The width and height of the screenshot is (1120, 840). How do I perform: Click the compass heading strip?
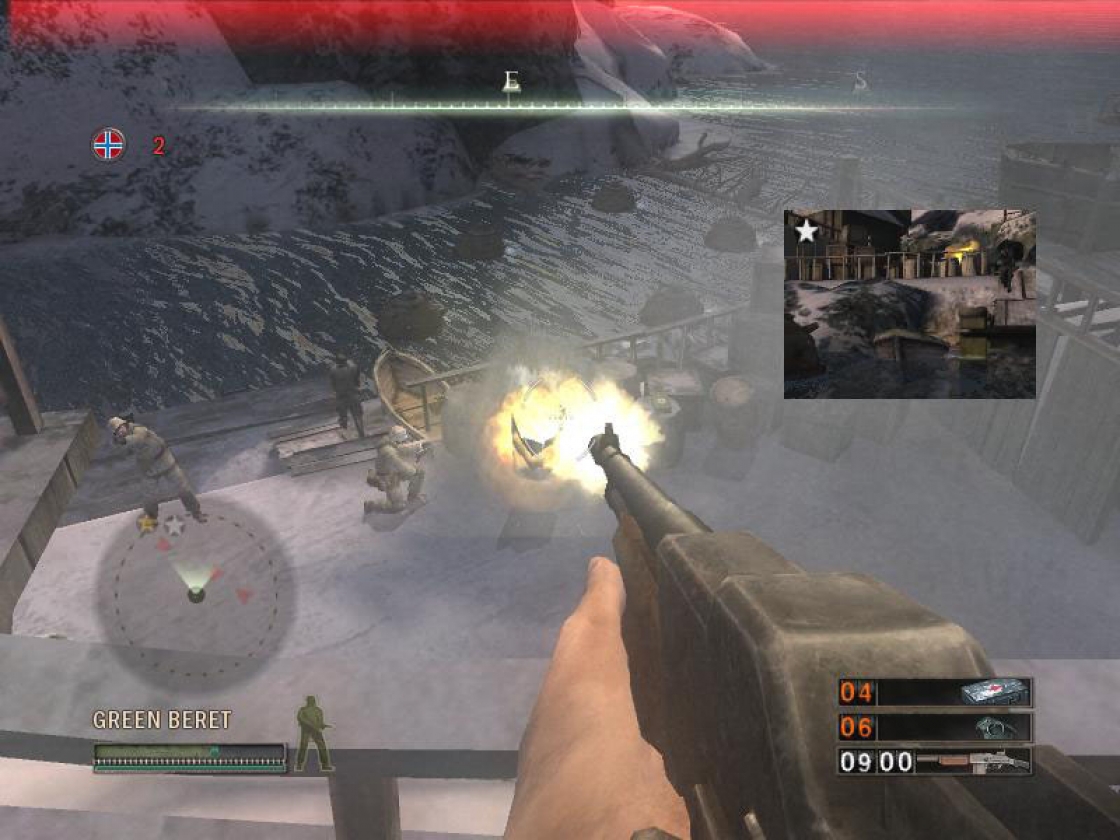560,105
